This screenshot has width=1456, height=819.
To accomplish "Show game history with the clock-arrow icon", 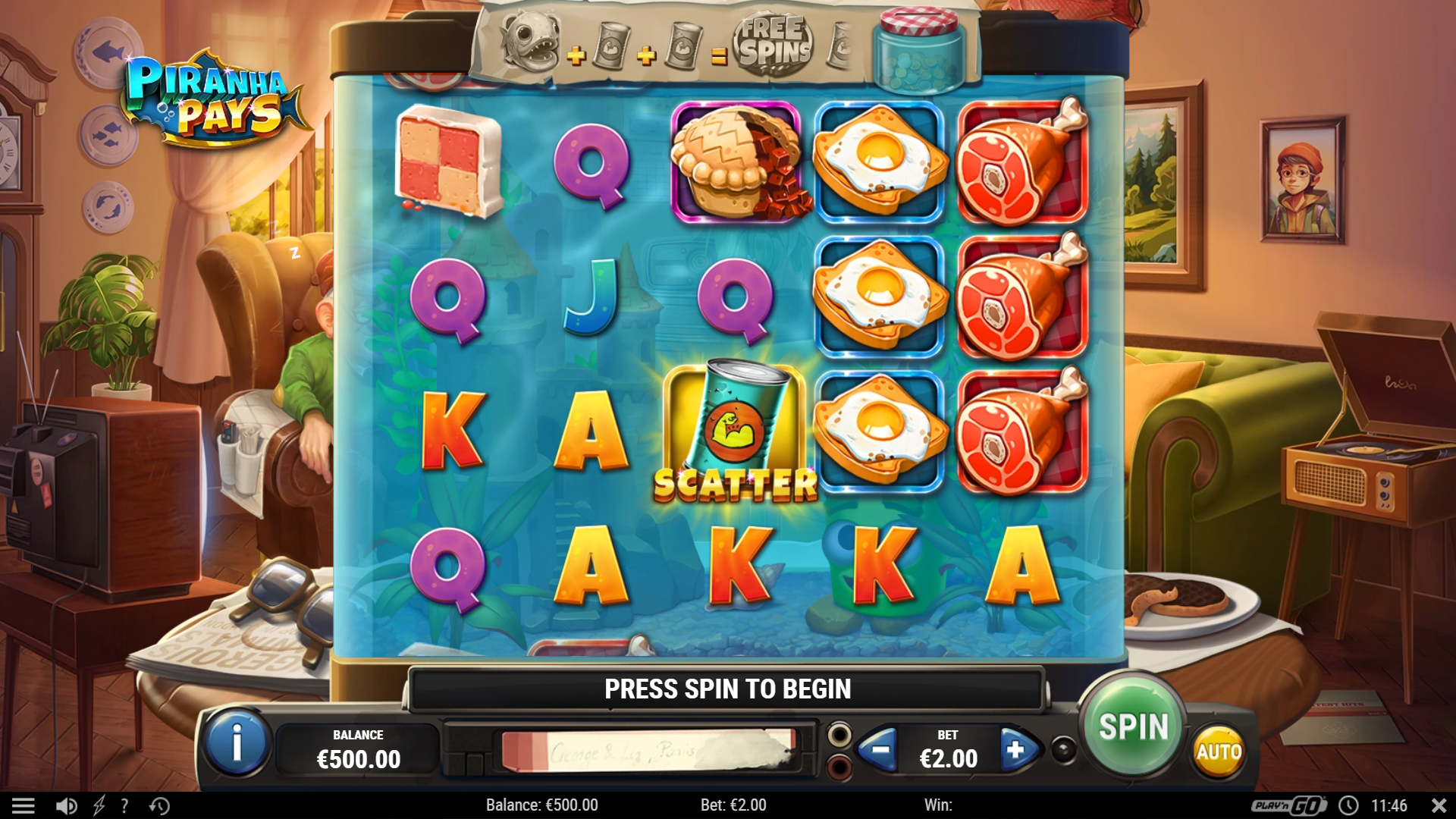I will 159,805.
